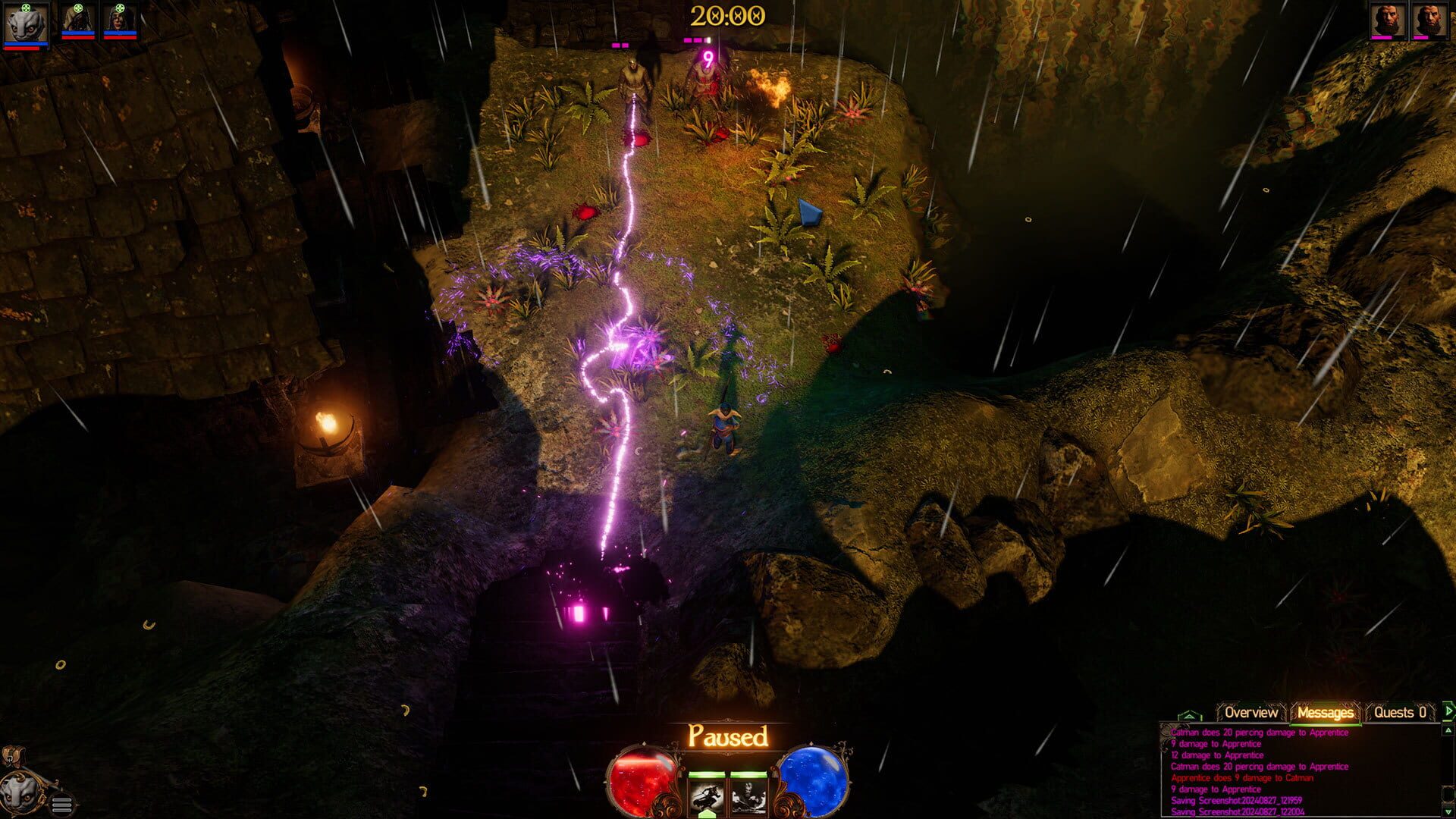Click the first ability card in the hotbar
Viewport: 1456px width, 819px height.
[707, 795]
